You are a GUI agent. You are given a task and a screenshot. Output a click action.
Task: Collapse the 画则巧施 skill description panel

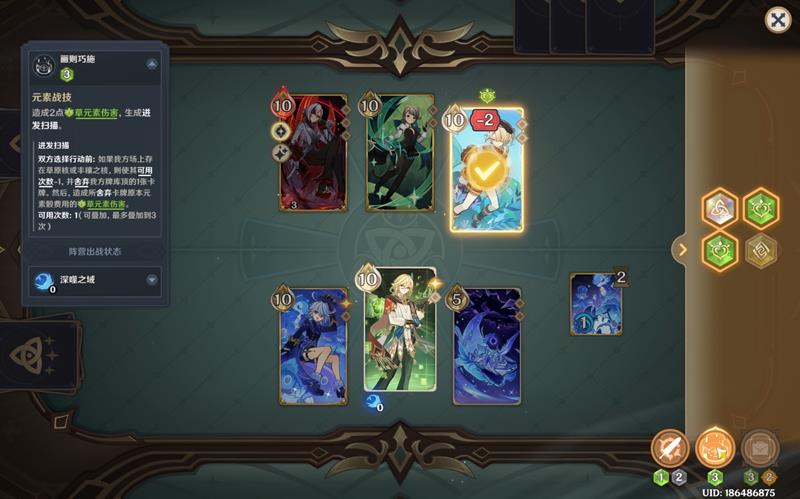152,63
